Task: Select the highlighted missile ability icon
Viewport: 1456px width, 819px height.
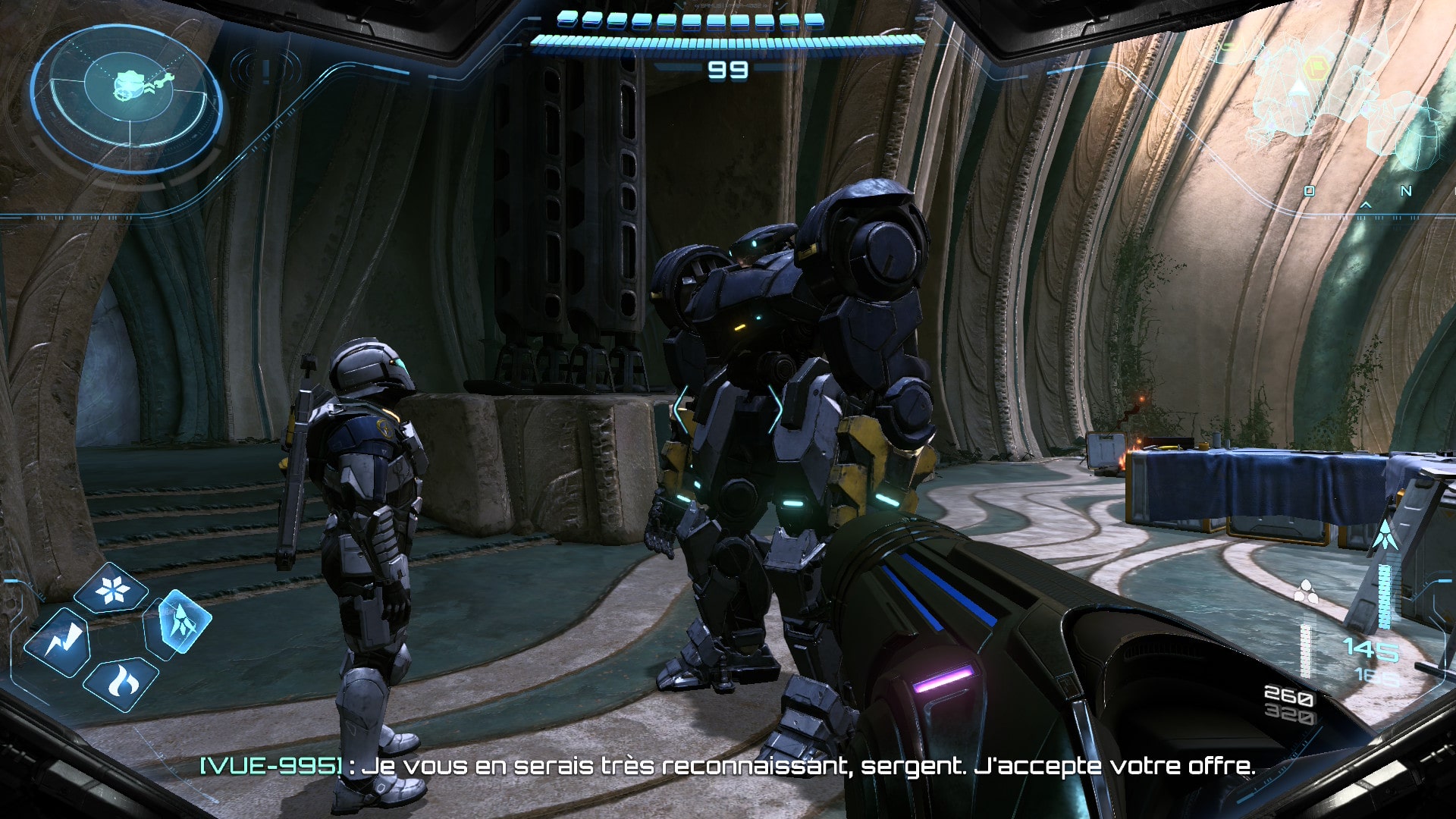Action: pos(179,623)
